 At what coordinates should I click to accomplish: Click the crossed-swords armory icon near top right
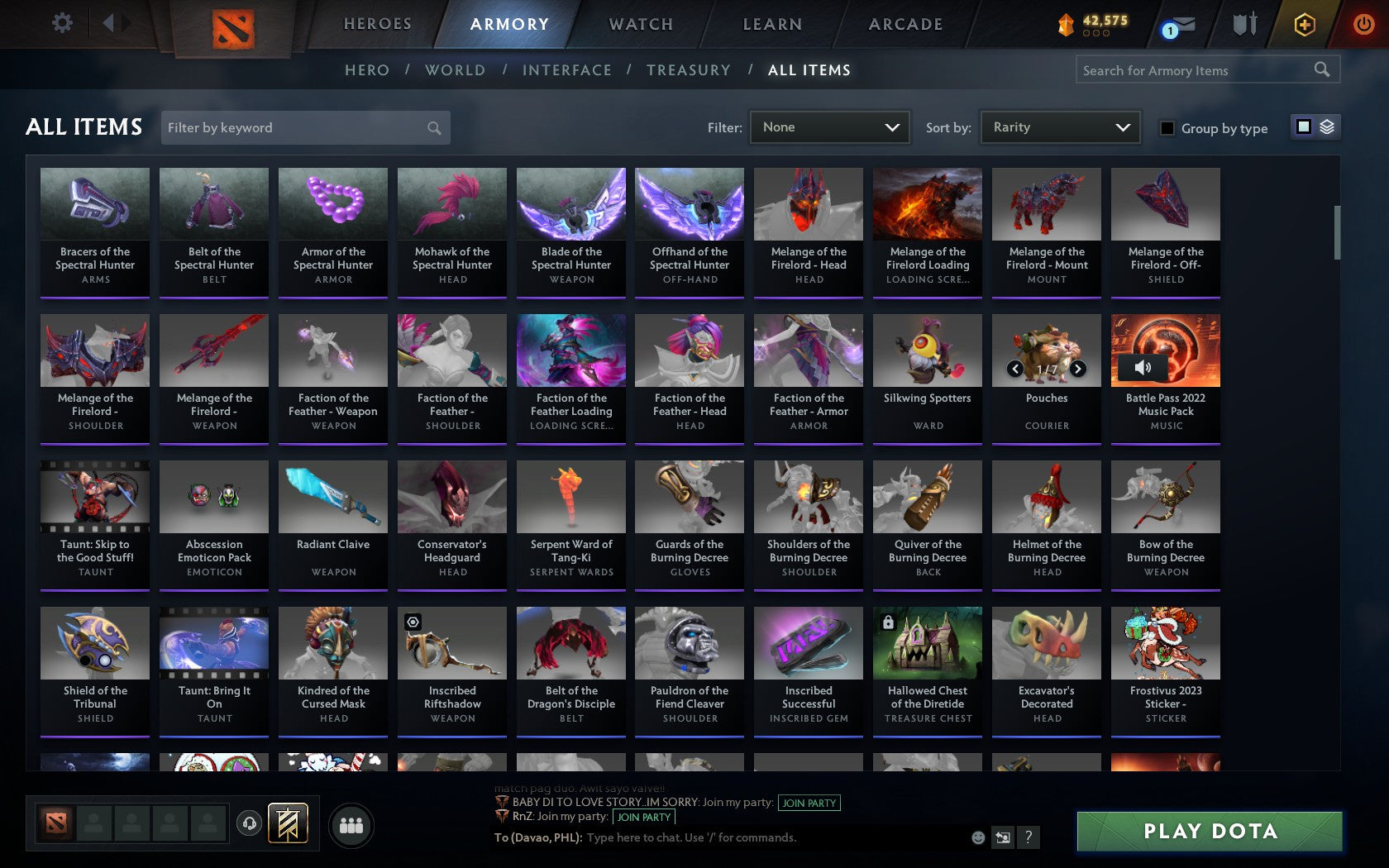point(1243,24)
